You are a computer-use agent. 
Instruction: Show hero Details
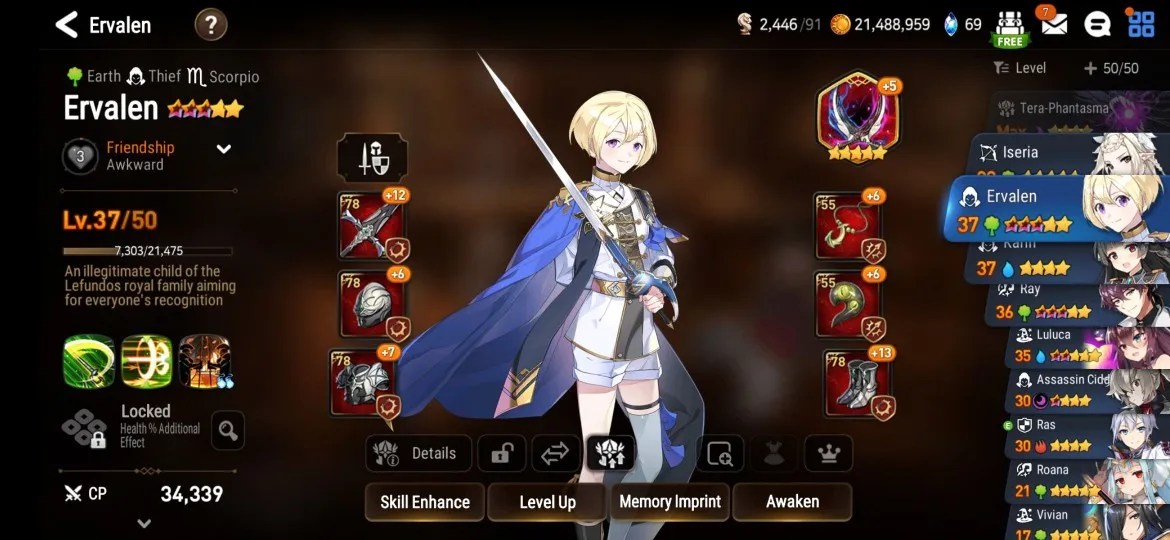pyautogui.click(x=415, y=453)
